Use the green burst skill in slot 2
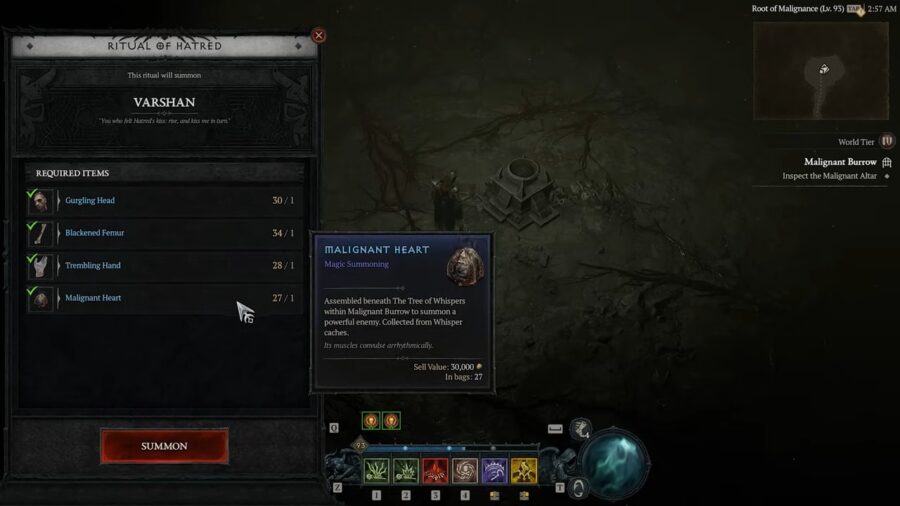 tap(405, 471)
